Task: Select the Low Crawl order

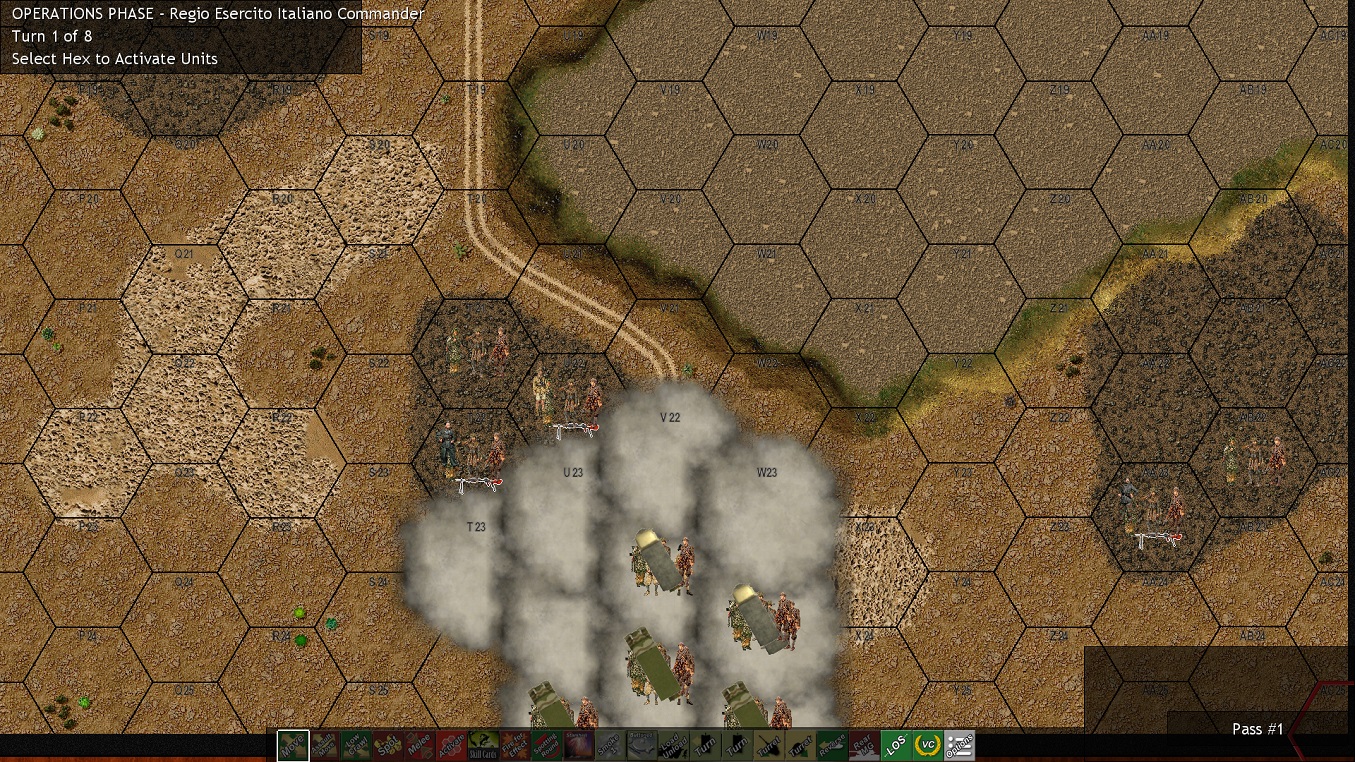Action: pyautogui.click(x=356, y=745)
